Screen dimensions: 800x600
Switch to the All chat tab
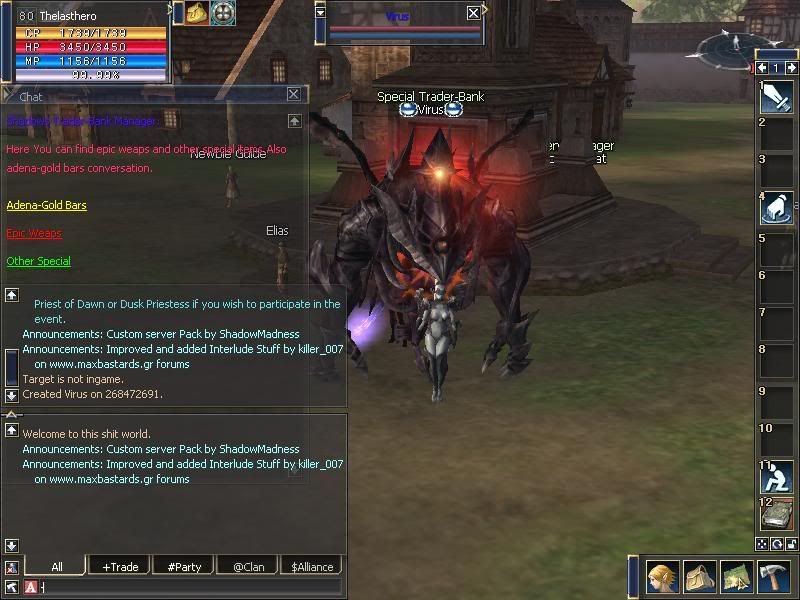click(57, 567)
